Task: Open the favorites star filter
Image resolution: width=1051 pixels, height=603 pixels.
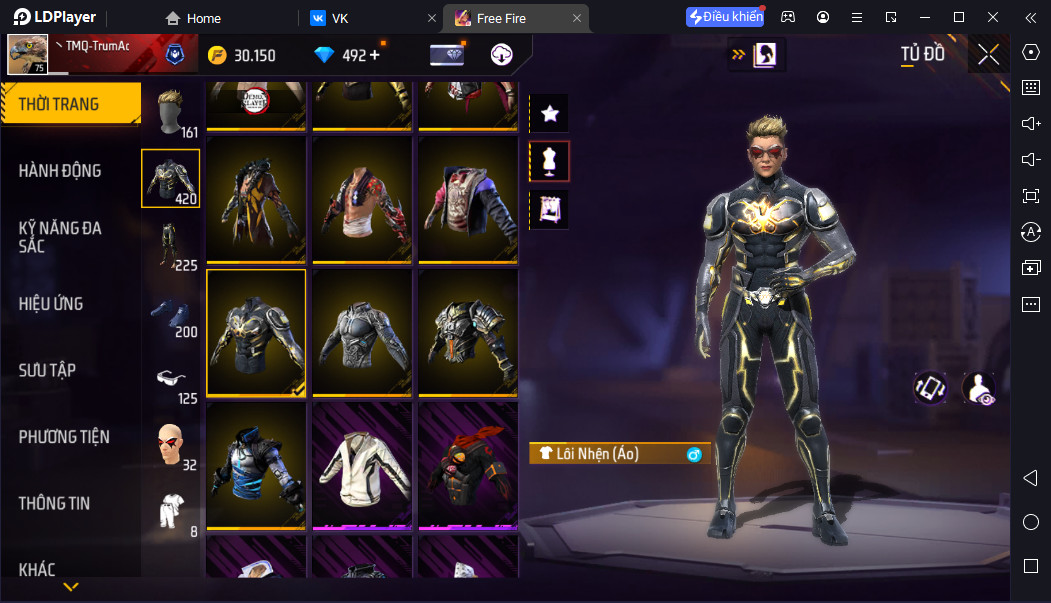Action: 549,114
